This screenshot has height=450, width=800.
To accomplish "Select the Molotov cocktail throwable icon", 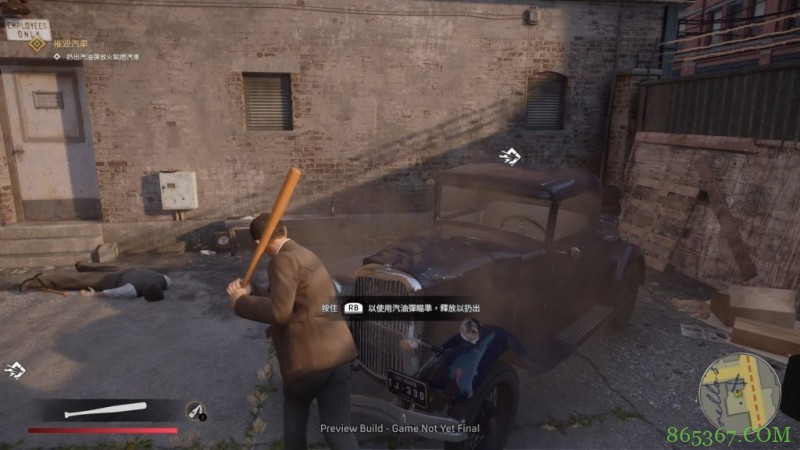I will coord(195,410).
